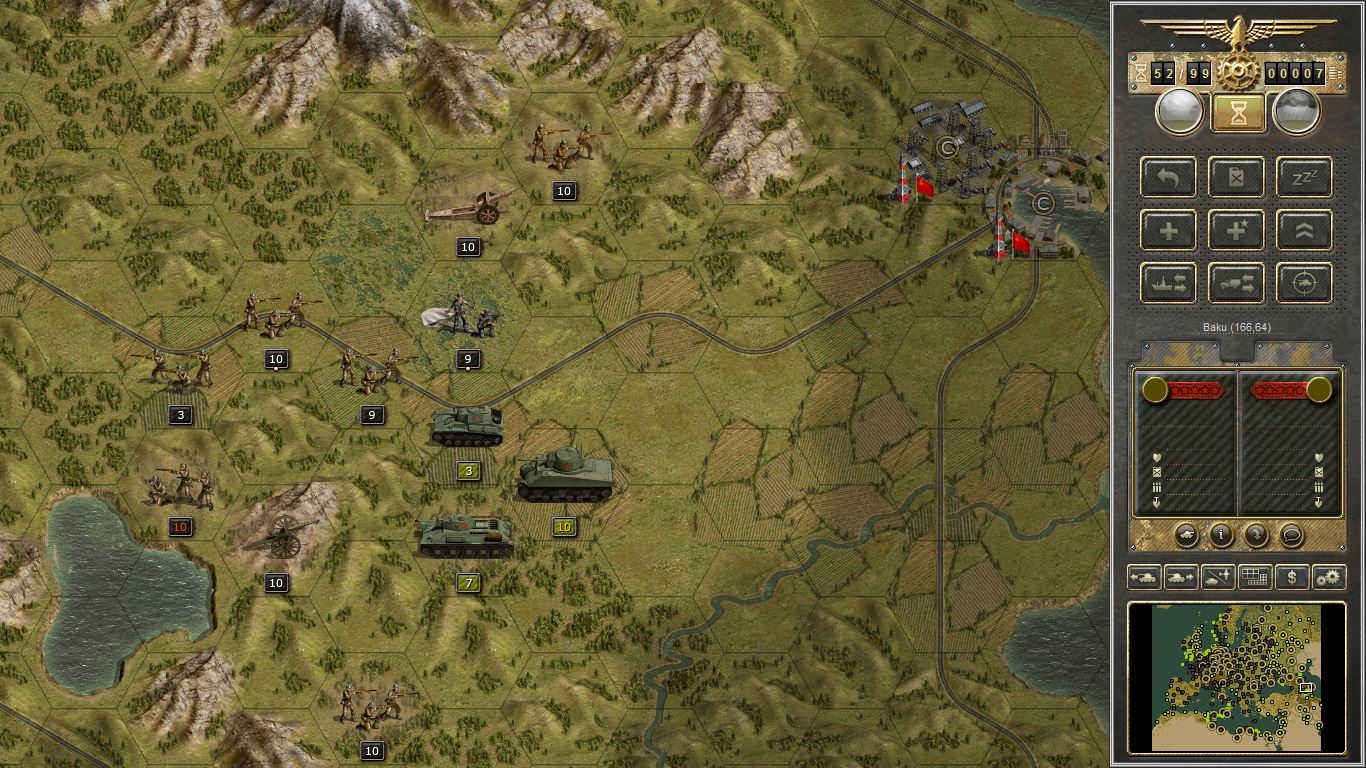Put the unit to sleep with Zzz icon
The width and height of the screenshot is (1366, 768).
1302,177
